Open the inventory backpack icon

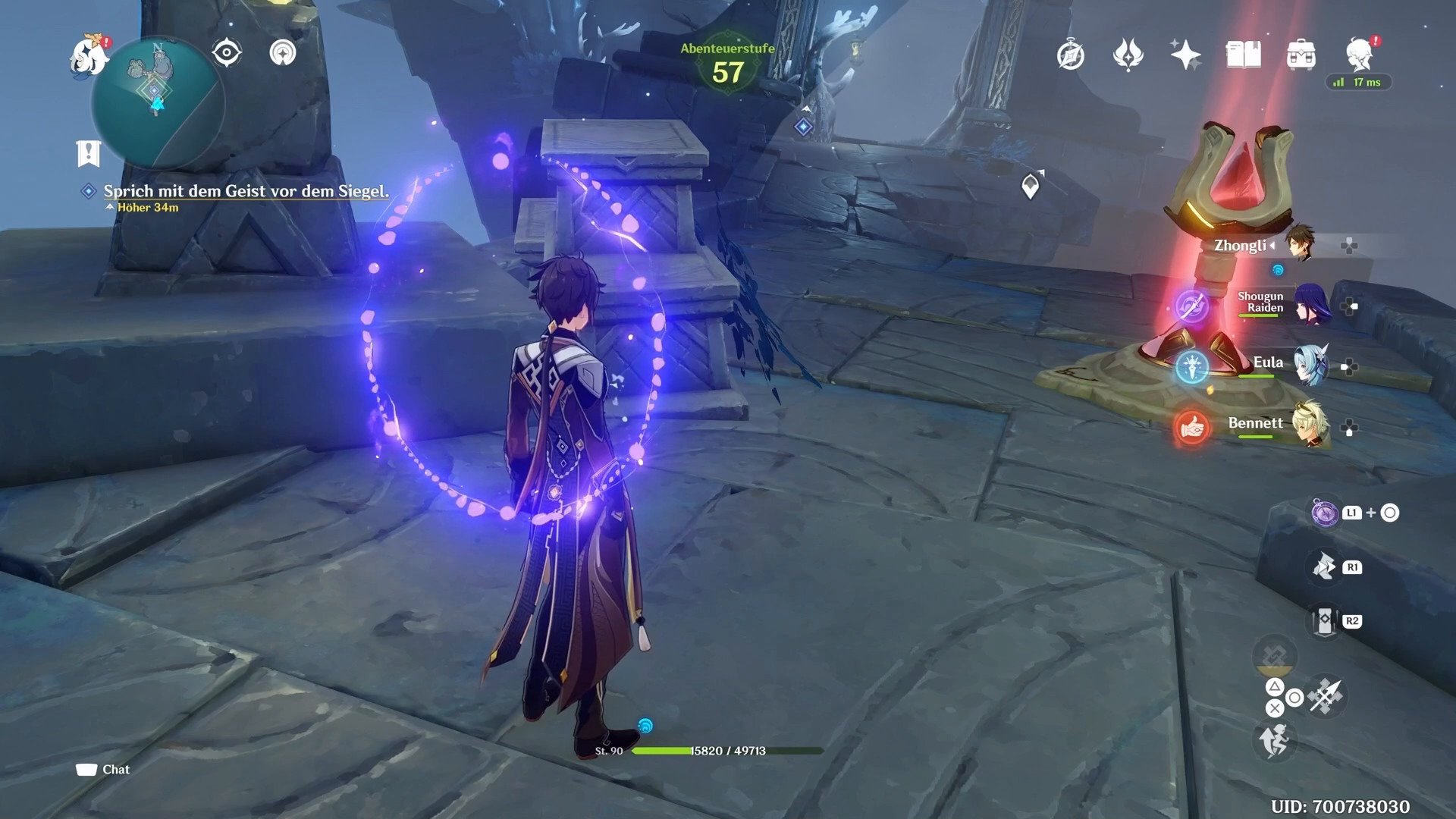click(x=1301, y=55)
